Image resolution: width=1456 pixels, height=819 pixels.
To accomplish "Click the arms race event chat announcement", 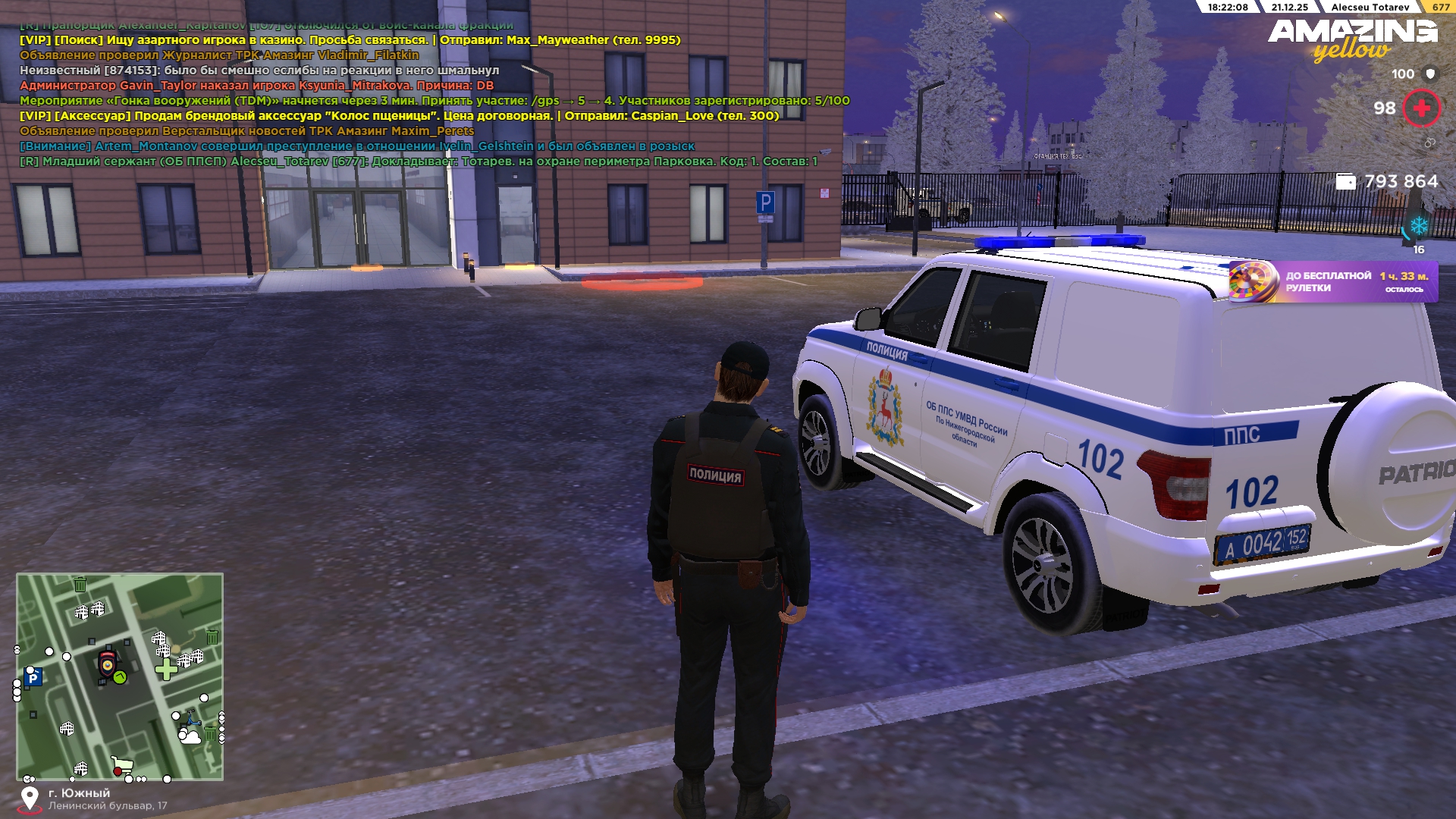I will 434,101.
